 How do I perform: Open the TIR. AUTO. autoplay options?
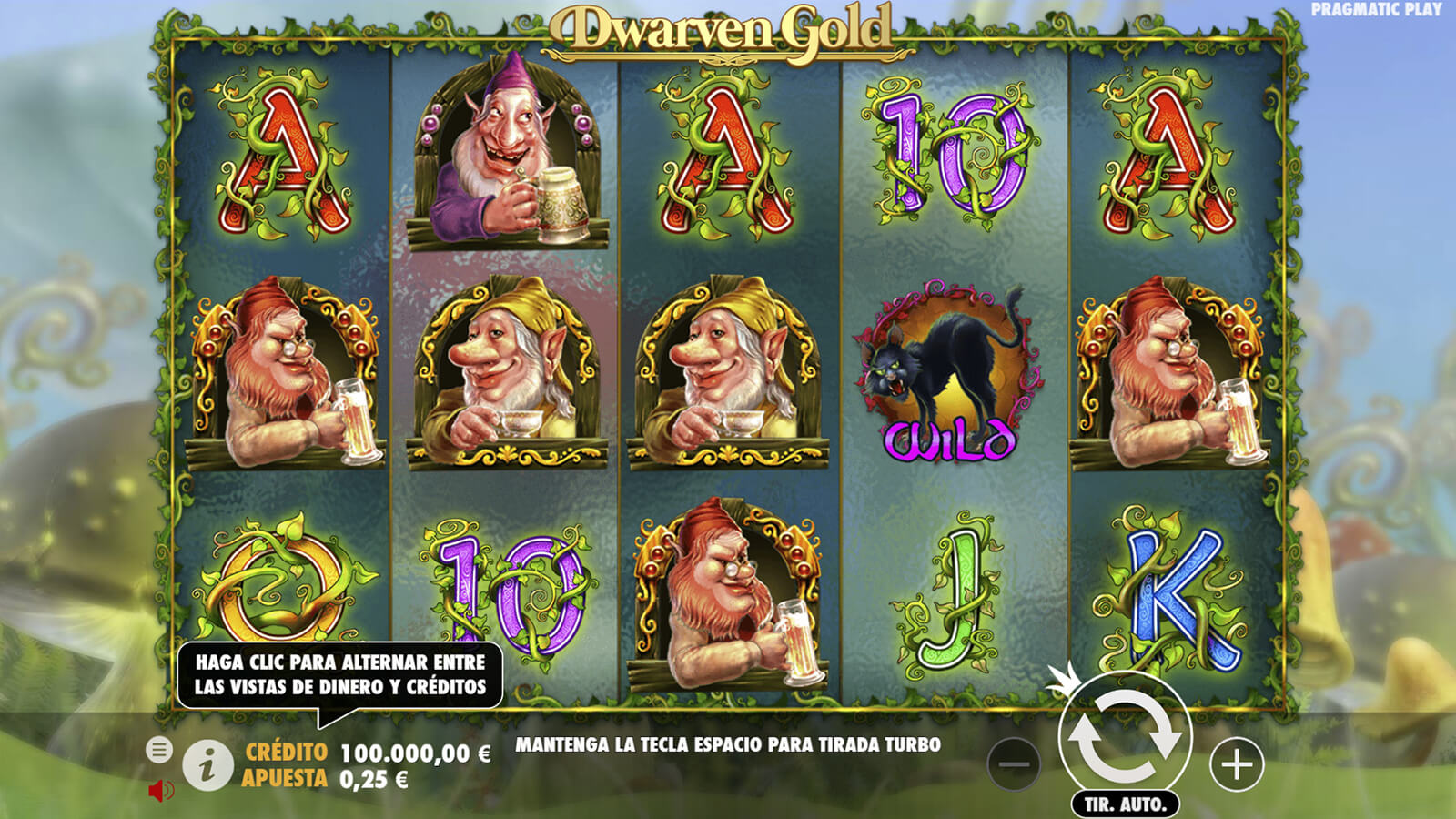[1125, 804]
